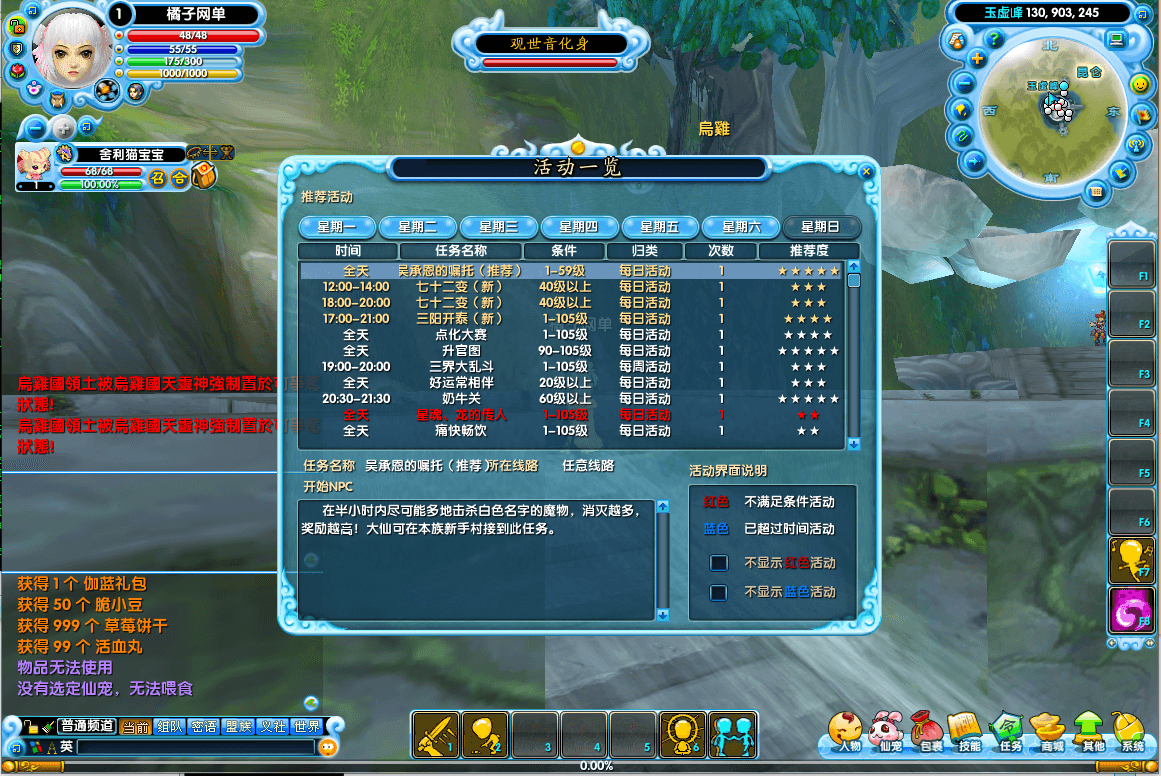Open the 人物 character menu

[848, 733]
